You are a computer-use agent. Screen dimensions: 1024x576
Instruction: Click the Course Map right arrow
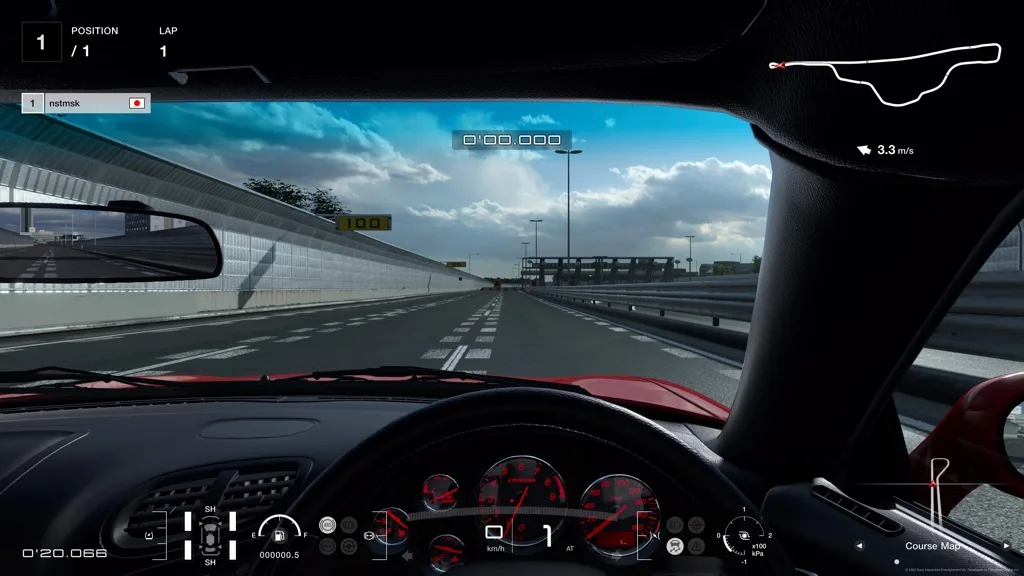[x=1006, y=546]
